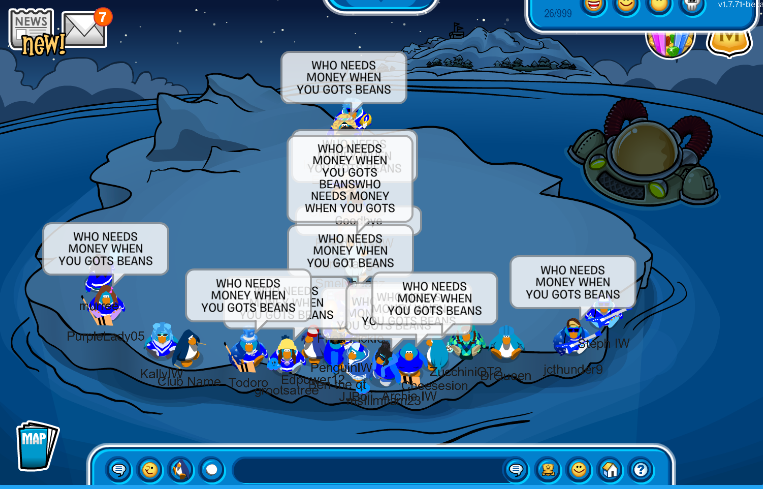Open the penguin actions menu

pyautogui.click(x=181, y=469)
